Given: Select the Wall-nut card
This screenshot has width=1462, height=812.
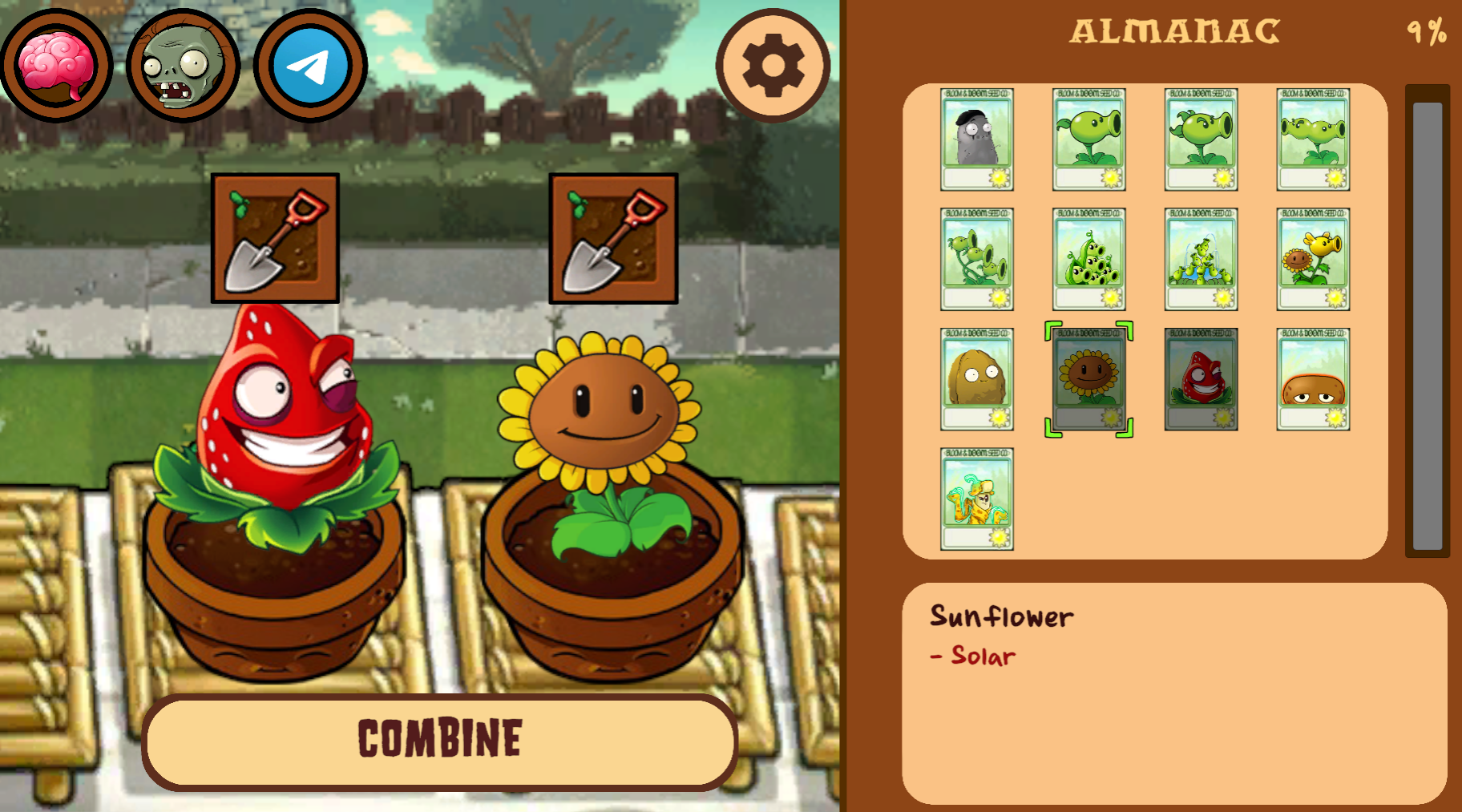Looking at the screenshot, I should coord(976,379).
